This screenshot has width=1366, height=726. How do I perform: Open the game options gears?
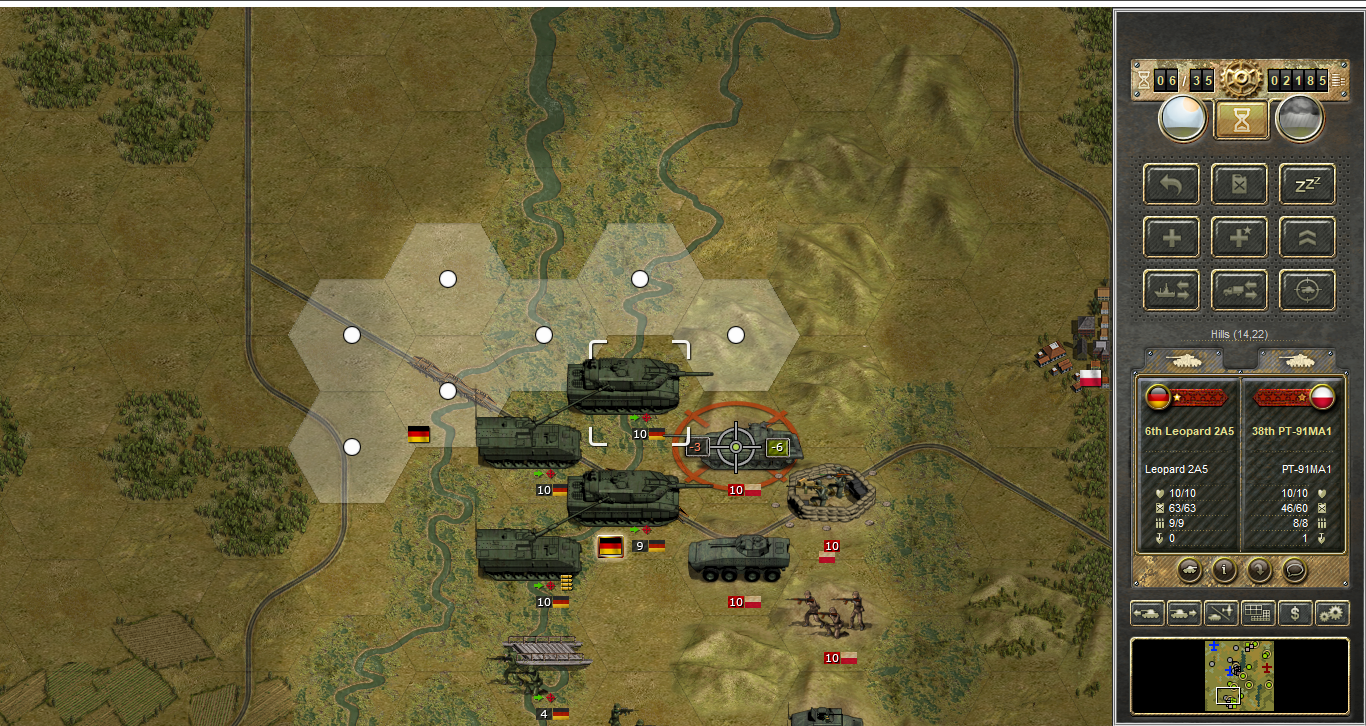tap(1332, 613)
